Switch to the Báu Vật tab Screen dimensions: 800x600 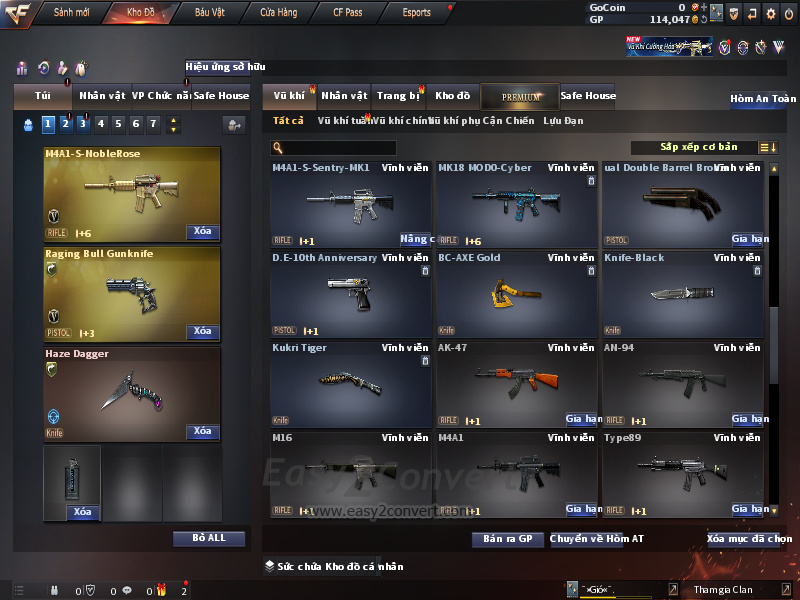pyautogui.click(x=210, y=13)
